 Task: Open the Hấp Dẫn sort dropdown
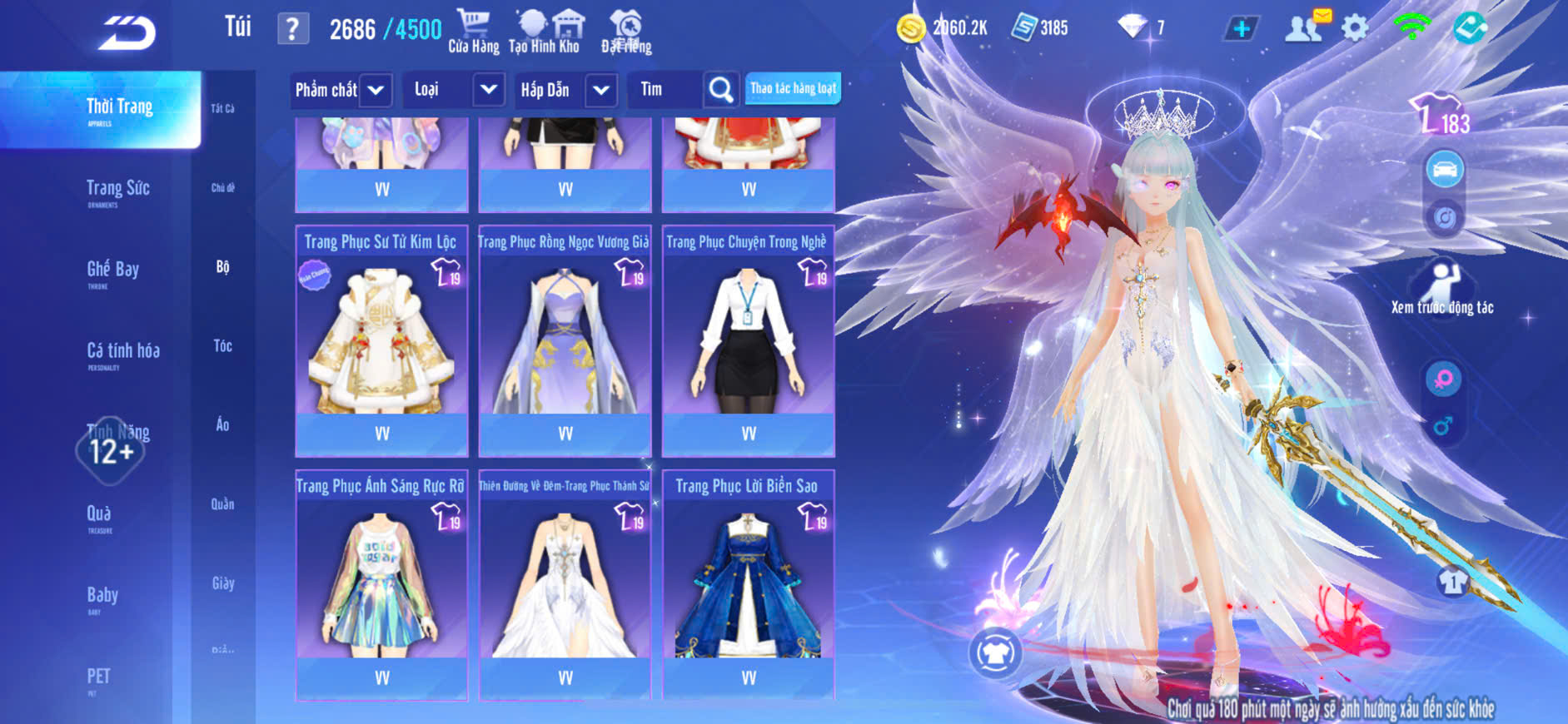tap(601, 90)
